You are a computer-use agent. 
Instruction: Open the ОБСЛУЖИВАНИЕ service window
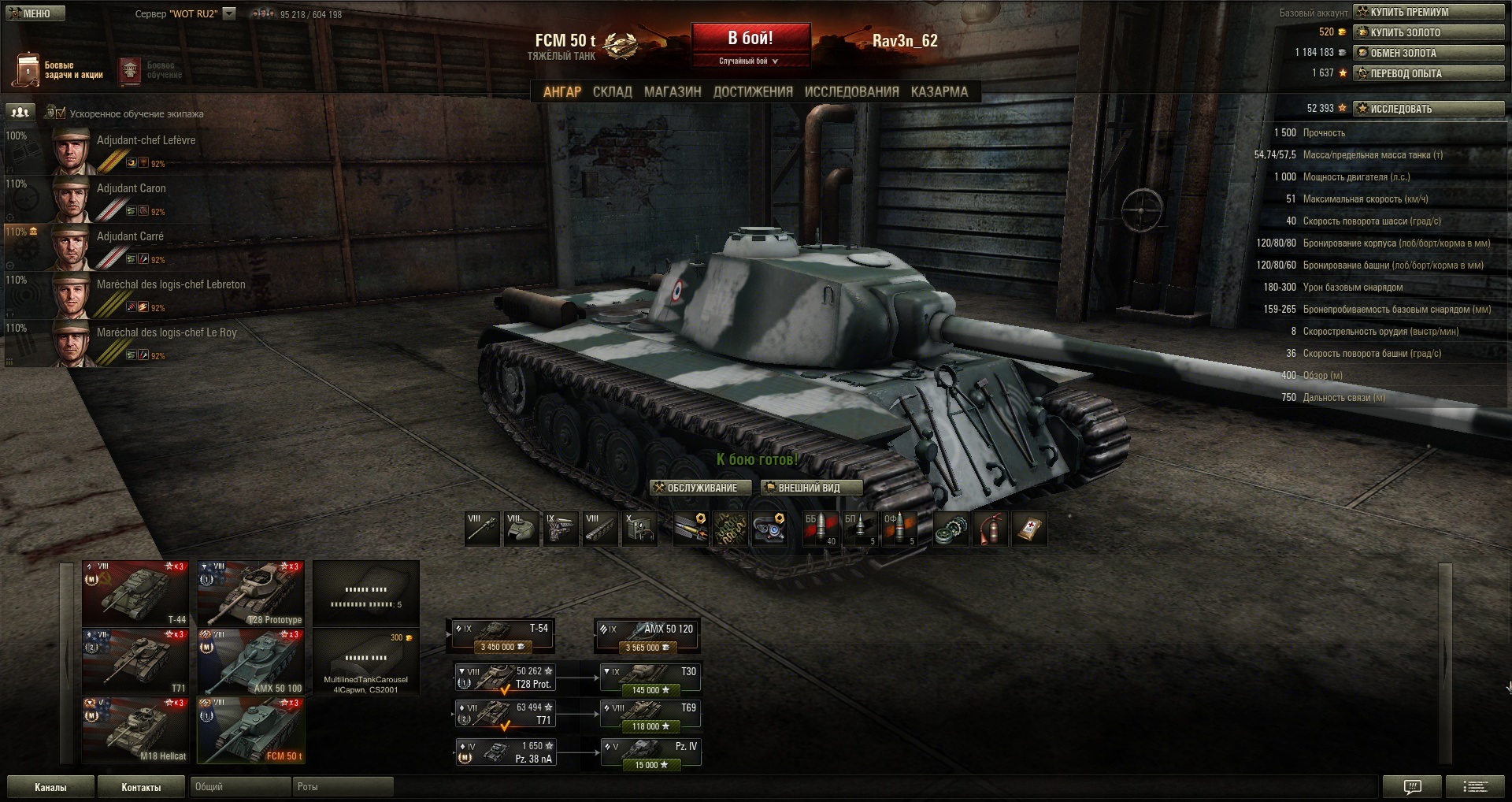tap(700, 488)
